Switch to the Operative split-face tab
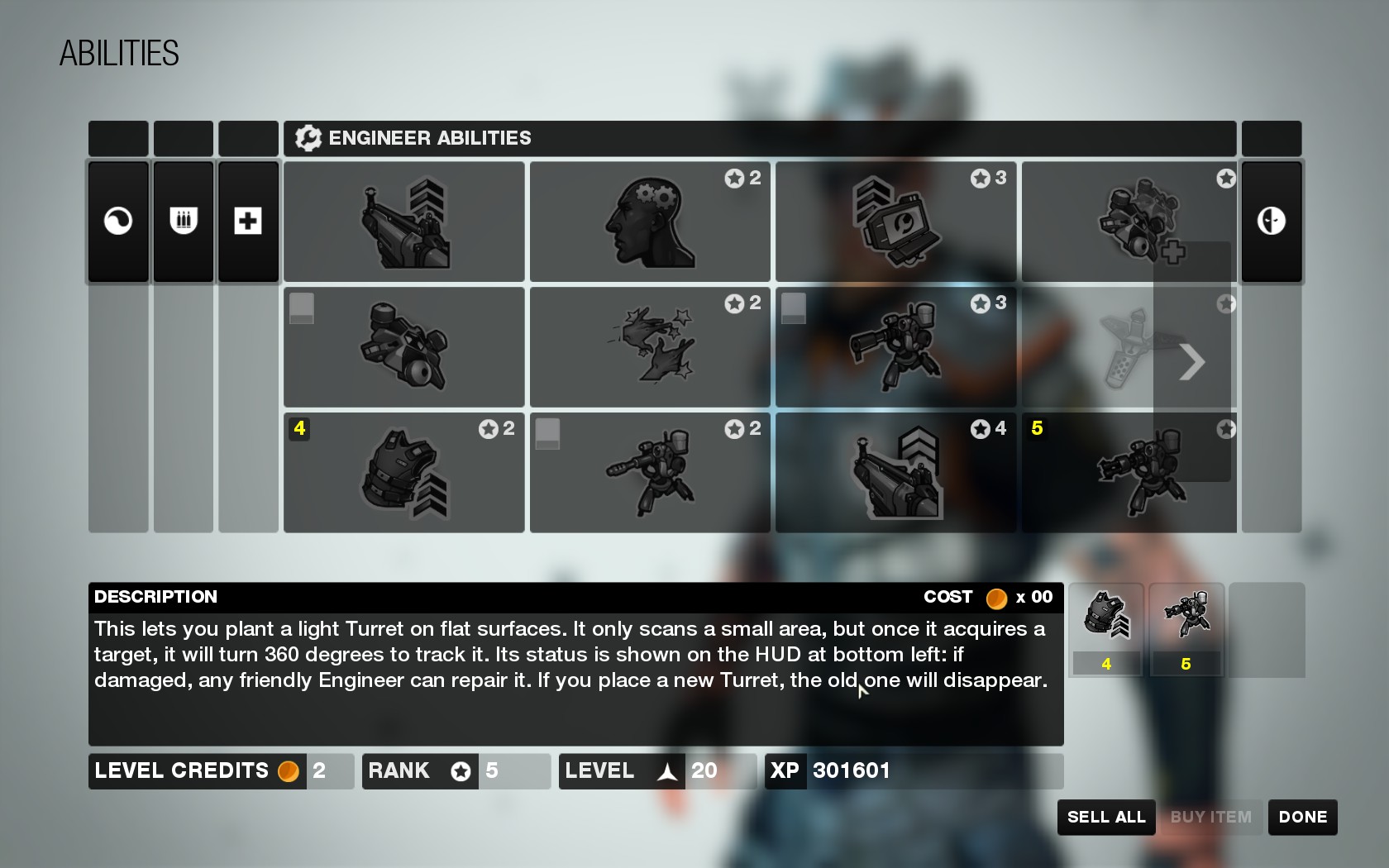This screenshot has height=868, width=1389. 1272,222
